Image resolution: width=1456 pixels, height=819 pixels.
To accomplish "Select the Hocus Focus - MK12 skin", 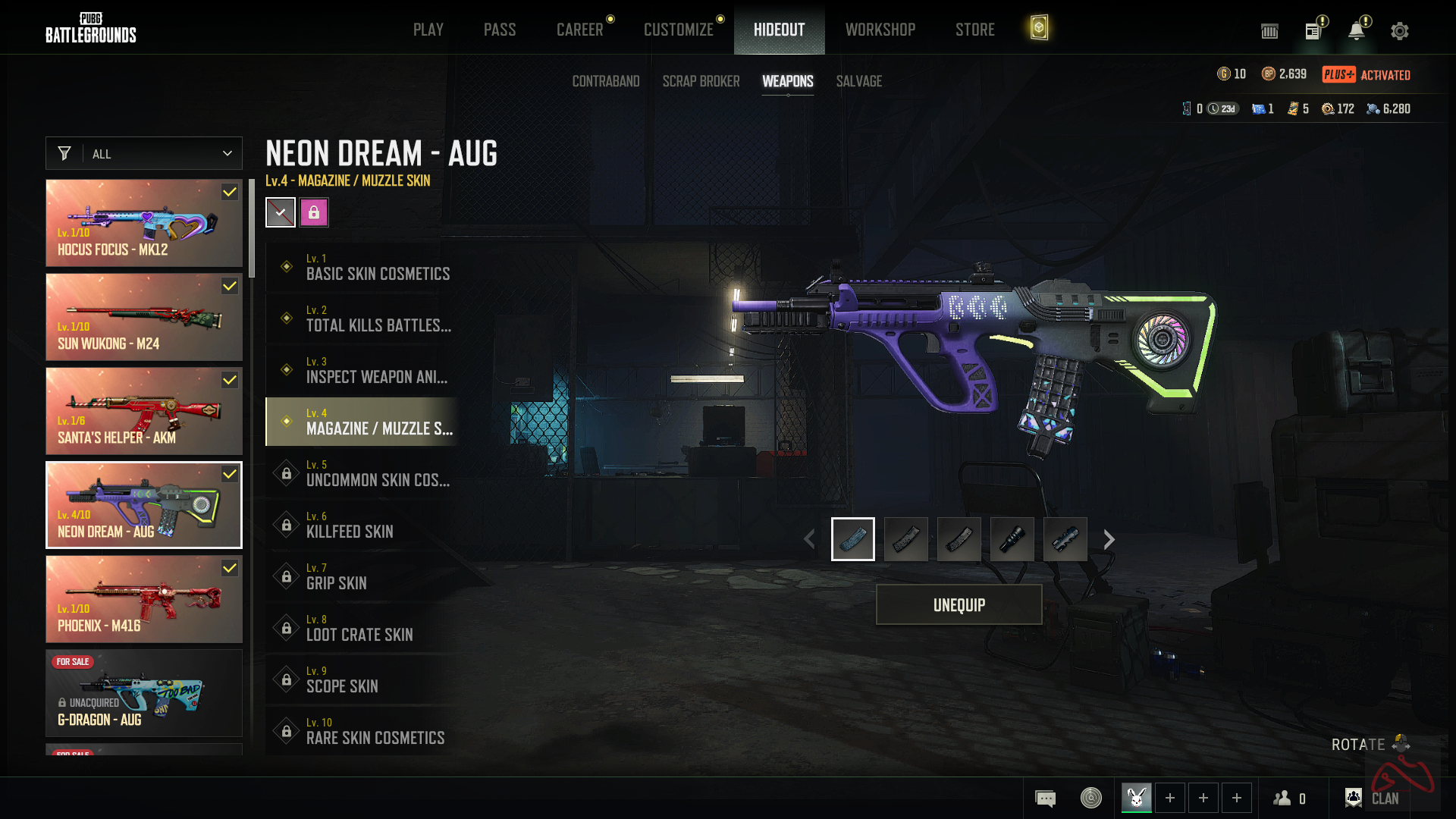I will point(144,223).
